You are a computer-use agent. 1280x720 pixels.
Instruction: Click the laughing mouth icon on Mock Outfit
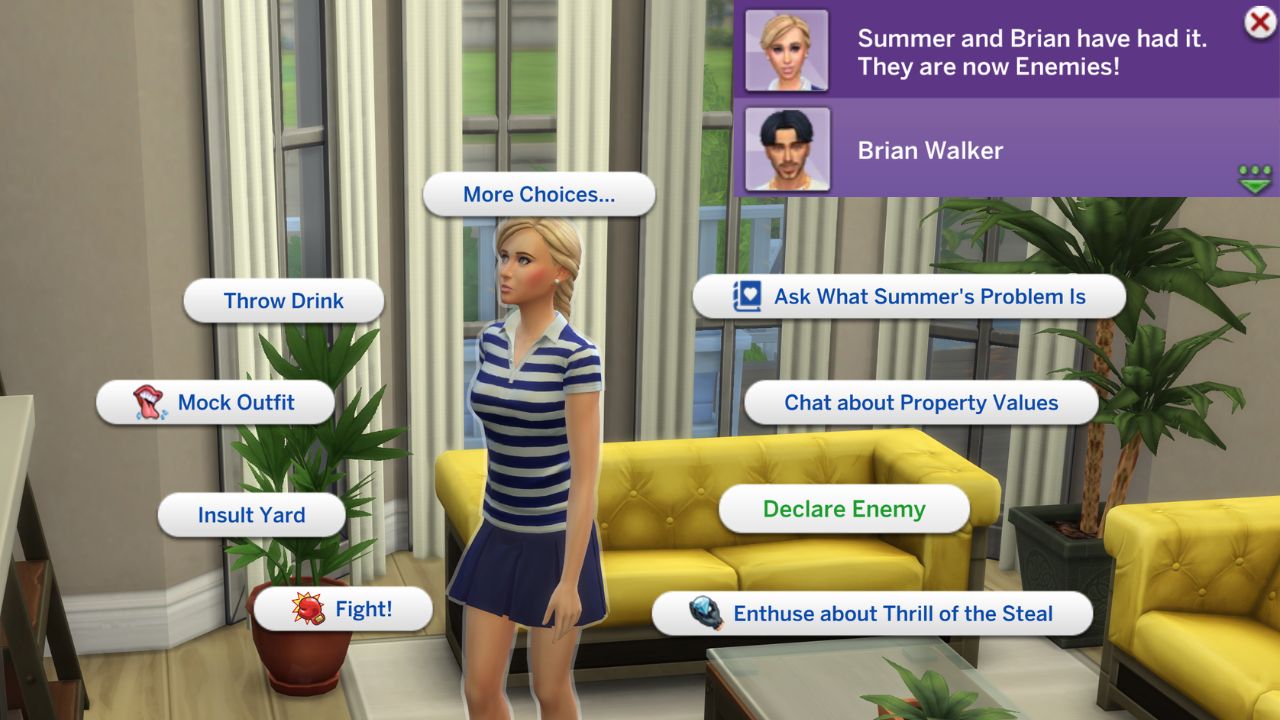[x=149, y=402]
